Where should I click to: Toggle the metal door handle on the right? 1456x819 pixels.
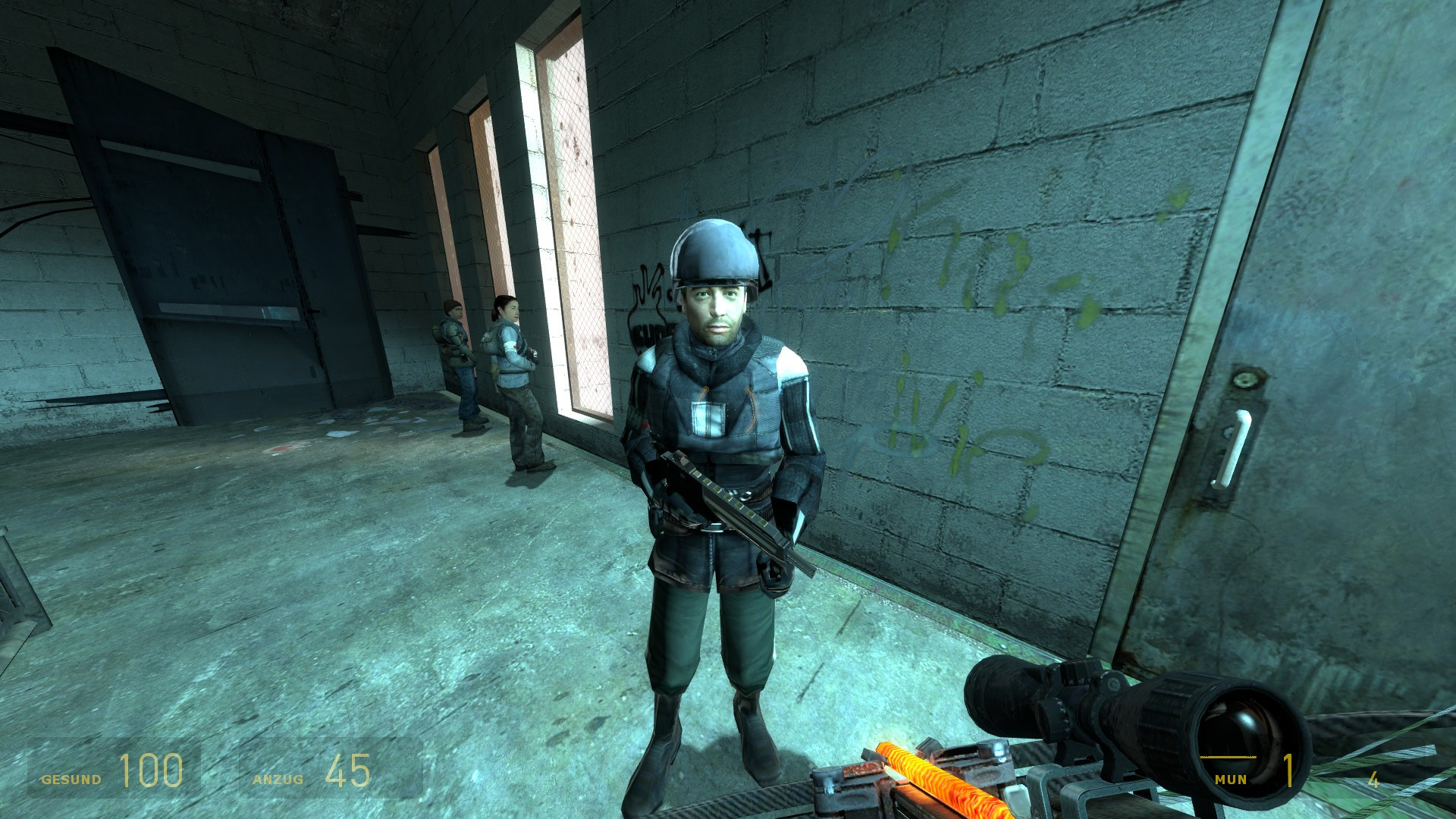tap(1235, 447)
